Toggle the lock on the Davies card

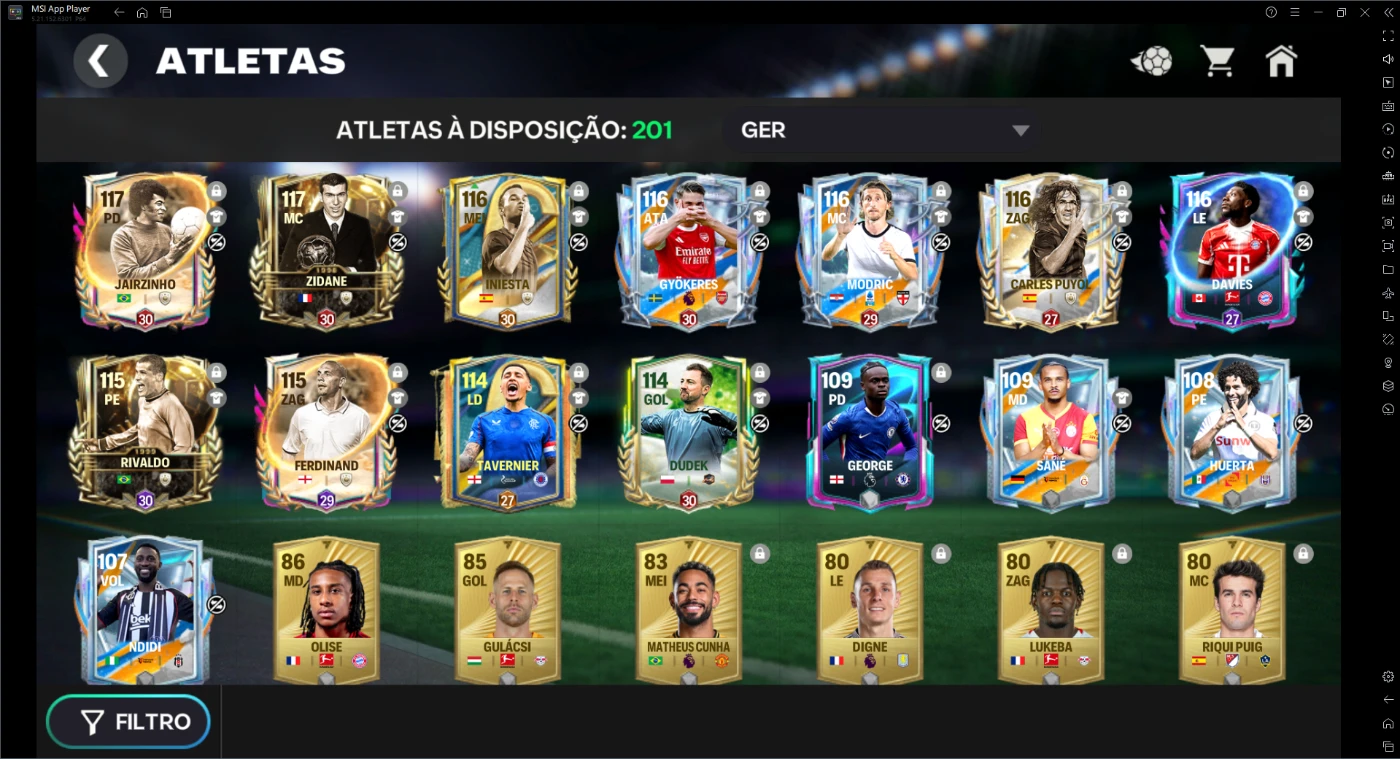pyautogui.click(x=1302, y=190)
